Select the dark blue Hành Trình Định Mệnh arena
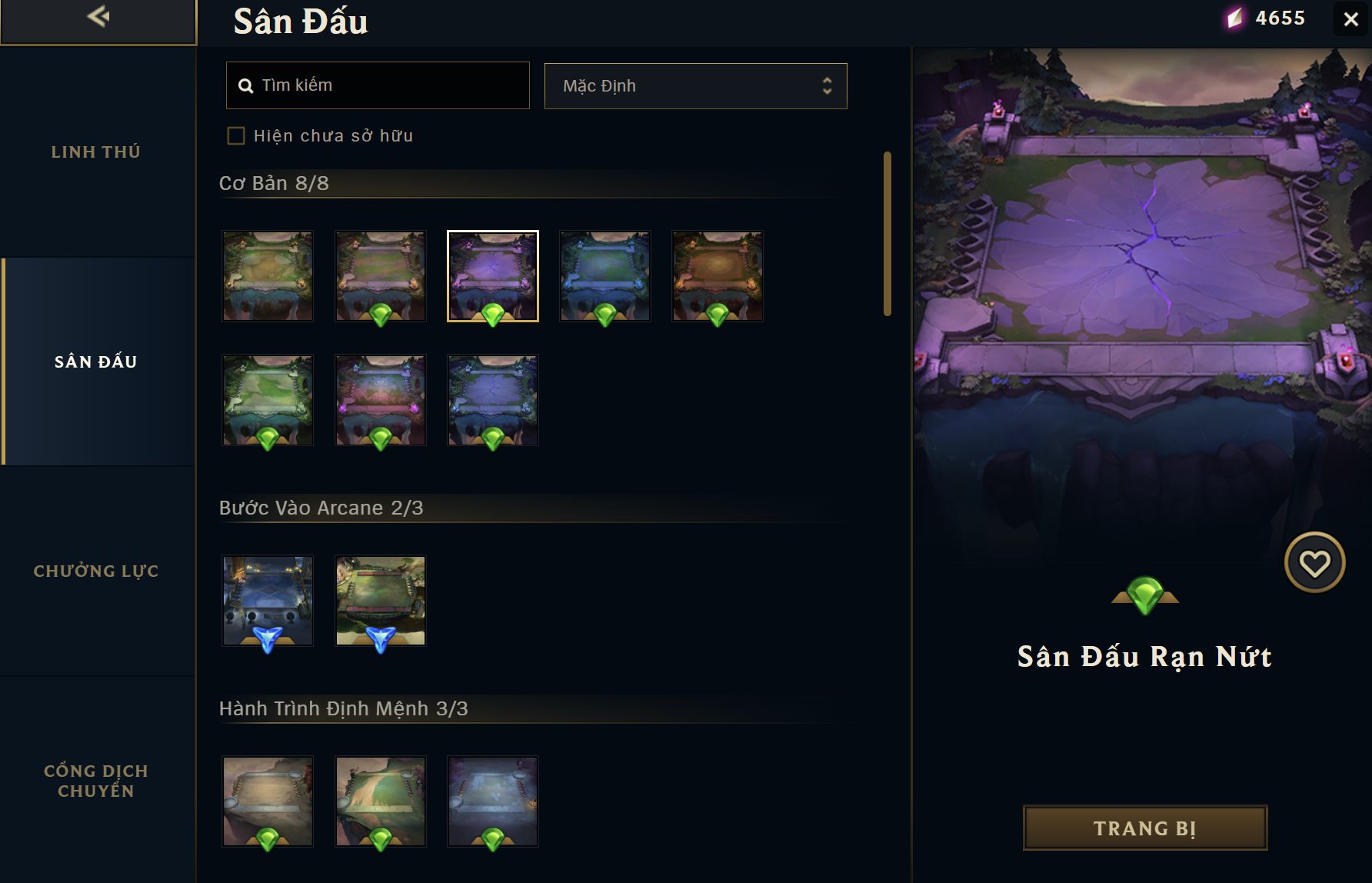The height and width of the screenshot is (883, 1372). [493, 801]
